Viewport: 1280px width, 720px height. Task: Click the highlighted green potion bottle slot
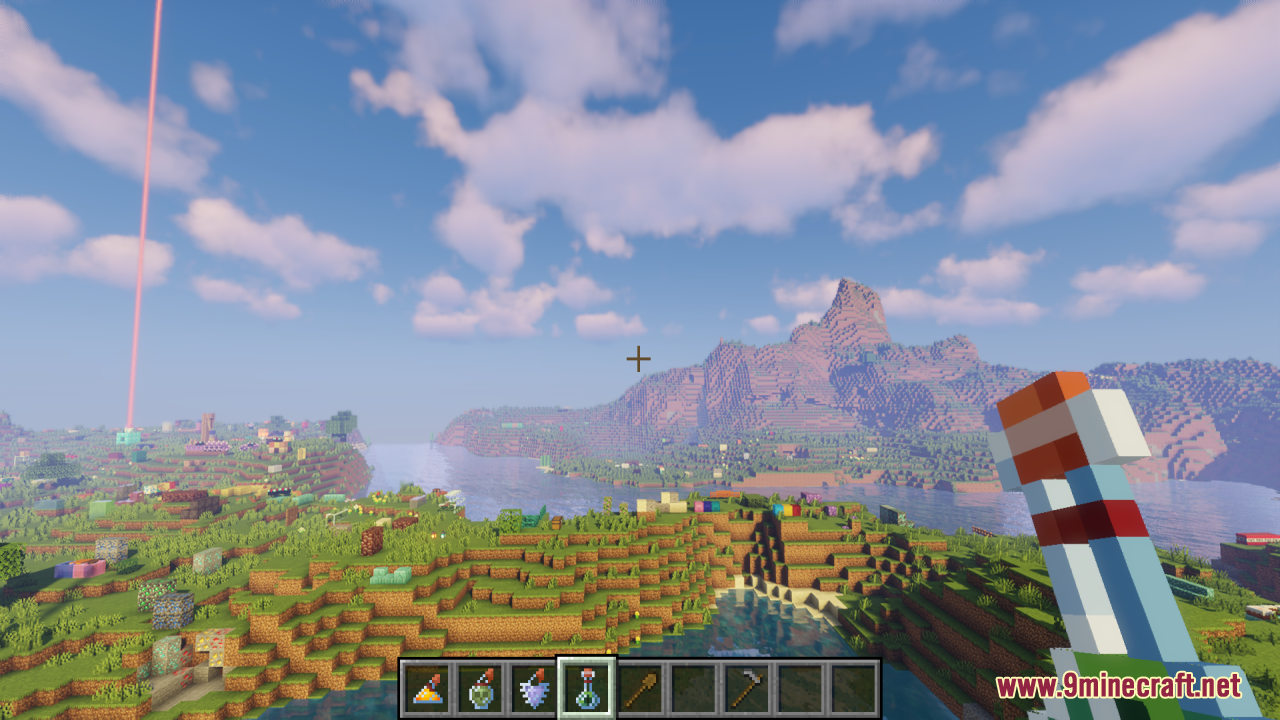586,688
